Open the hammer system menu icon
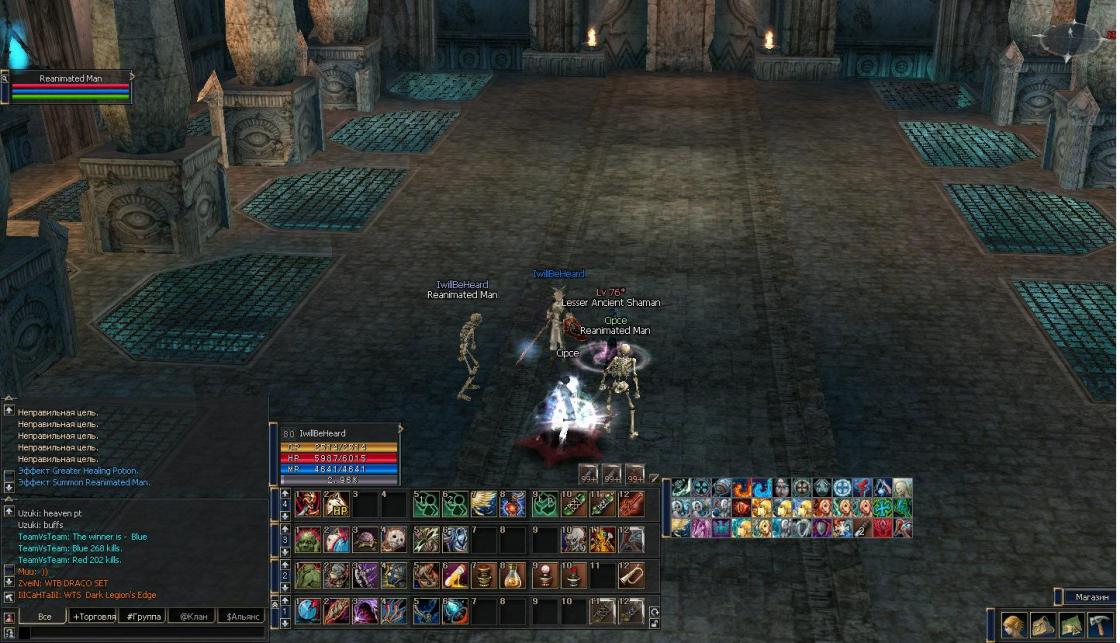The height and width of the screenshot is (643, 1120). coord(1100,625)
